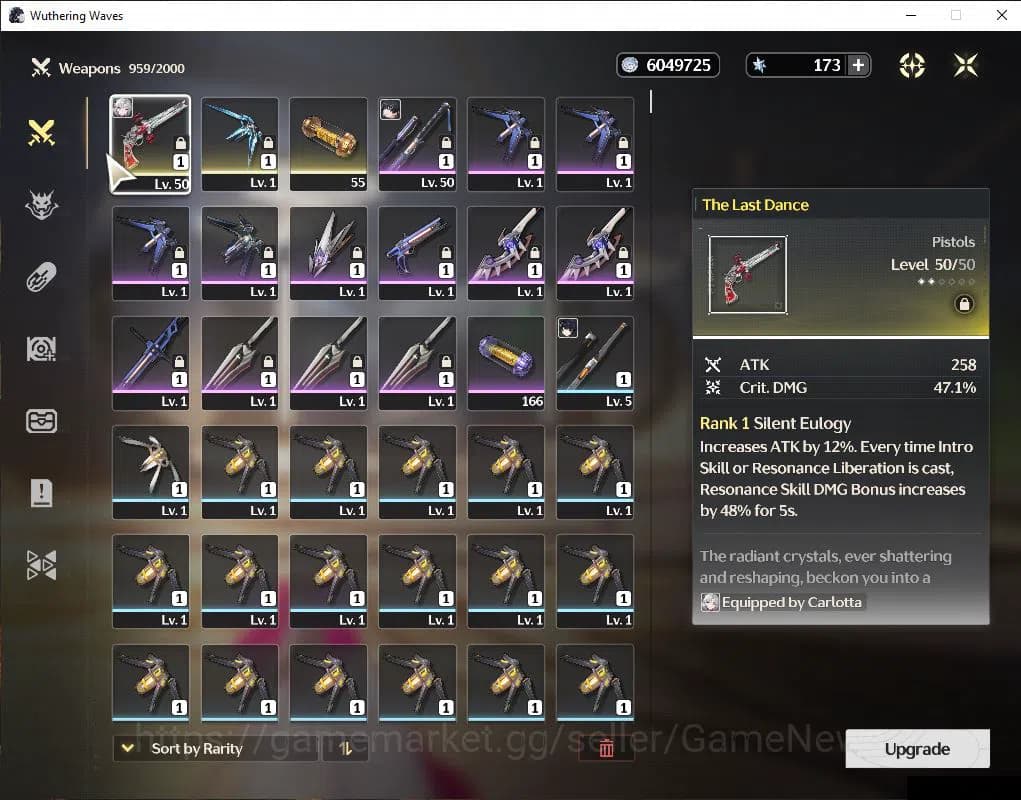The width and height of the screenshot is (1021, 800).
Task: Switch to the crossed swords Weapons tab
Action: click(41, 133)
